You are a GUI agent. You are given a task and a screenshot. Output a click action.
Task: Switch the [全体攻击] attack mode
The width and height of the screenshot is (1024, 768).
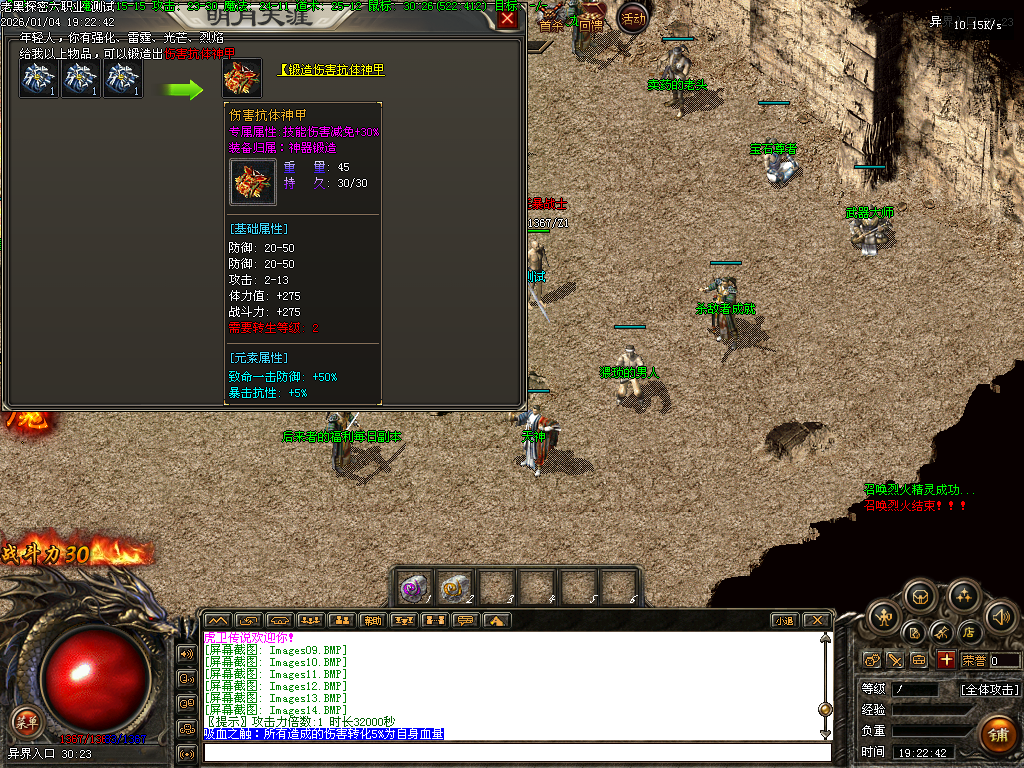pyautogui.click(x=989, y=689)
